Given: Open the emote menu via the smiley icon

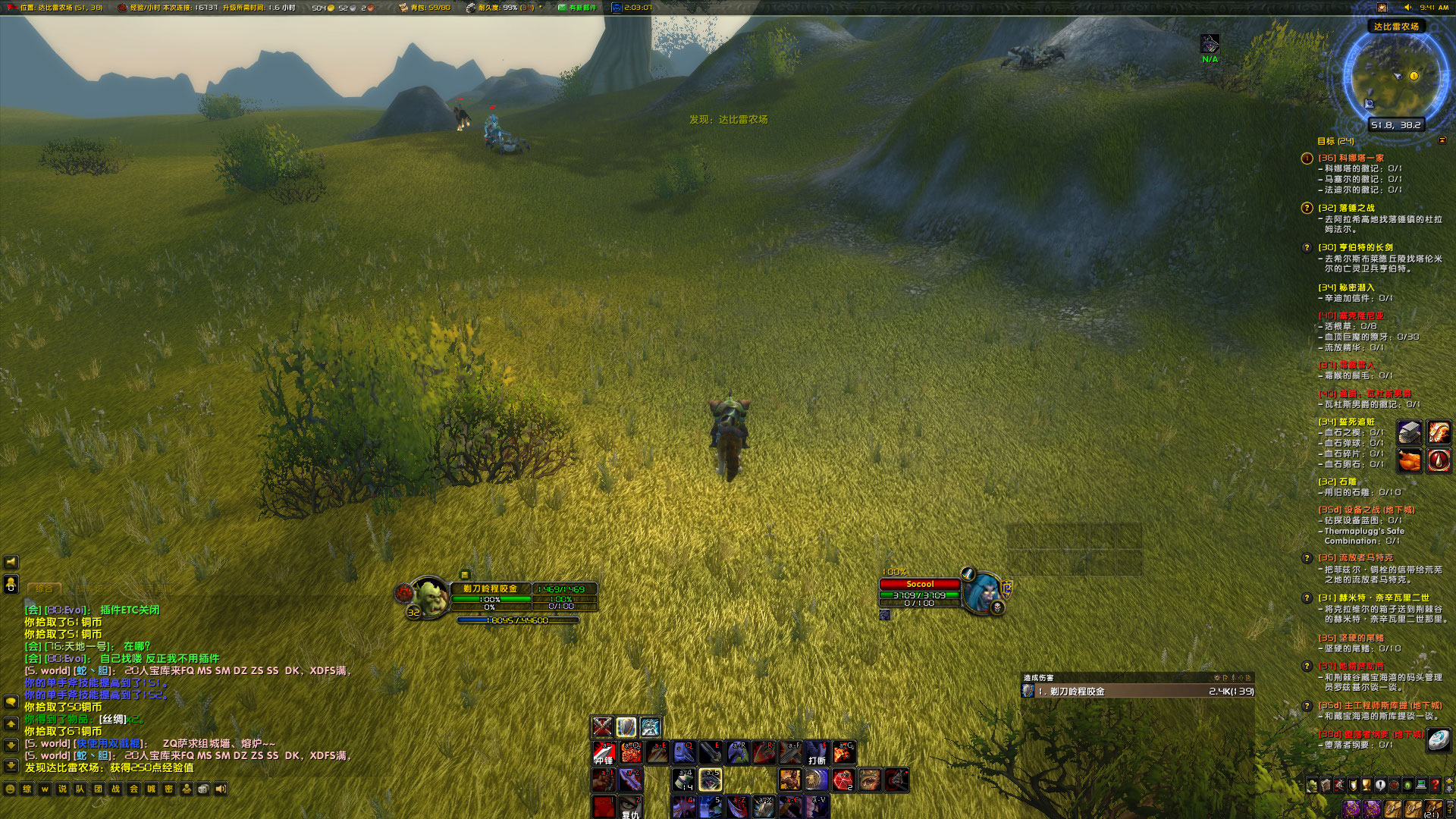Looking at the screenshot, I should pyautogui.click(x=10, y=789).
